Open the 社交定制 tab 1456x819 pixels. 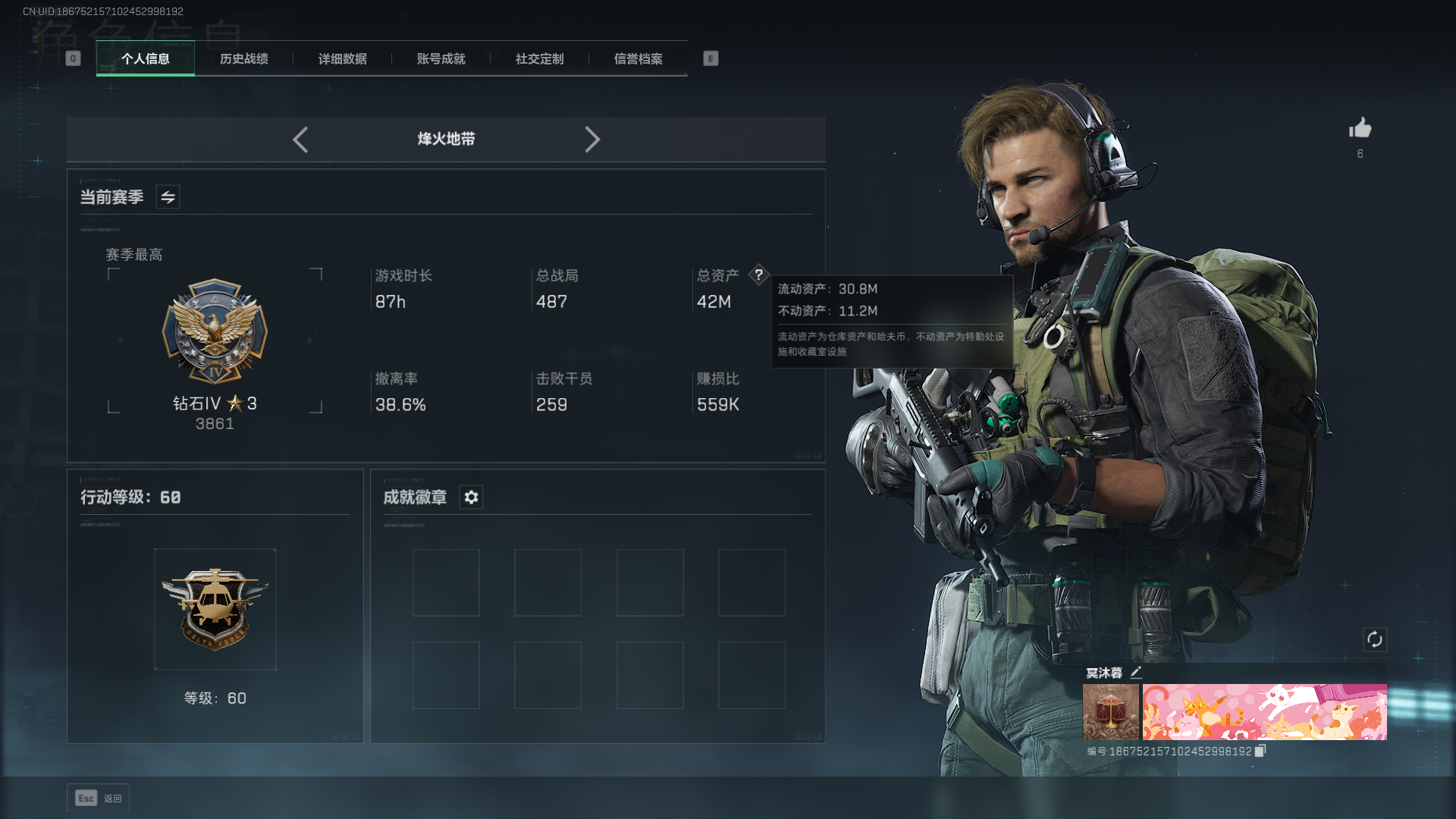pyautogui.click(x=539, y=59)
